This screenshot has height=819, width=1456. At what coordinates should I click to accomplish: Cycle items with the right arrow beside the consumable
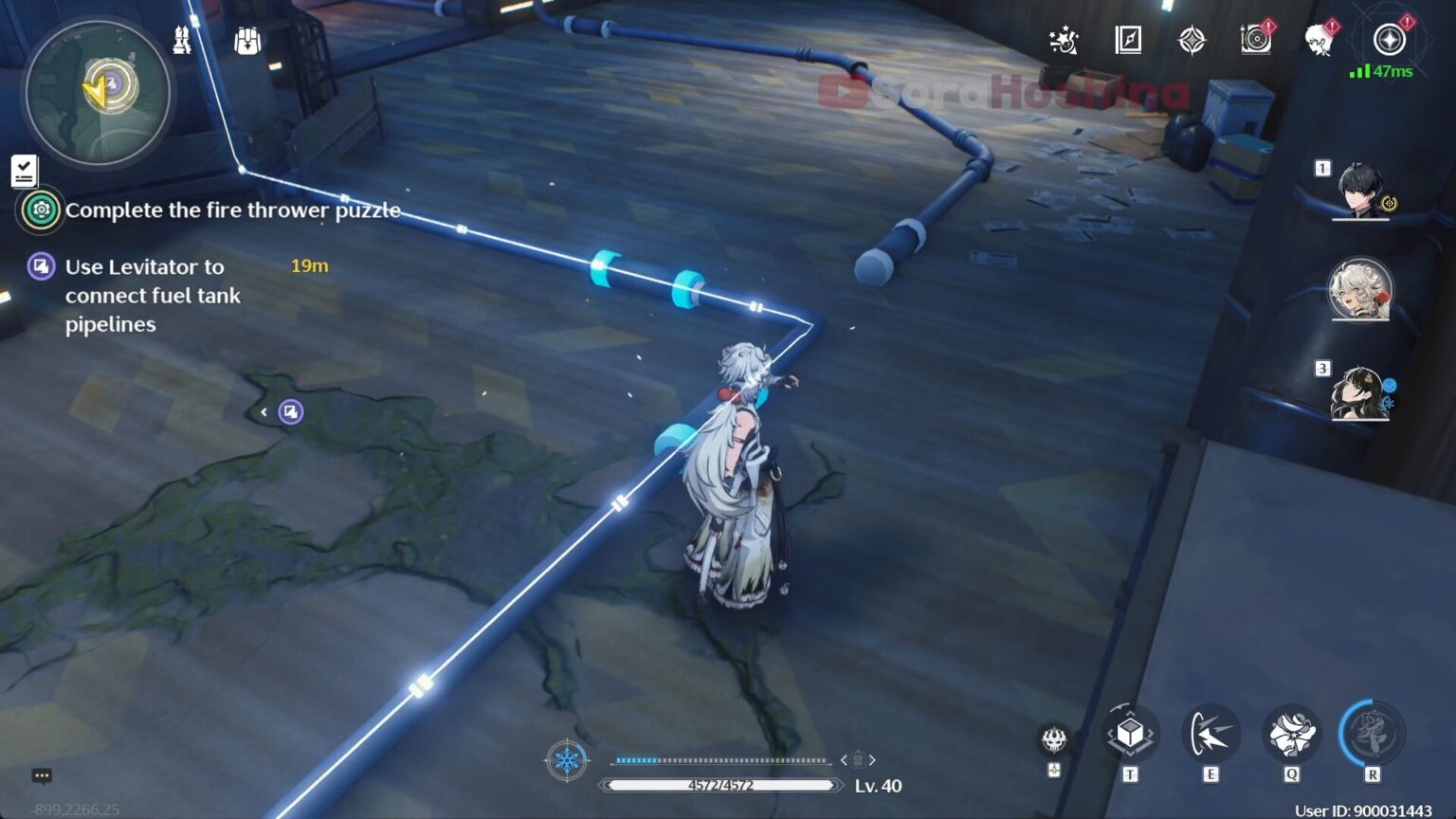click(872, 758)
